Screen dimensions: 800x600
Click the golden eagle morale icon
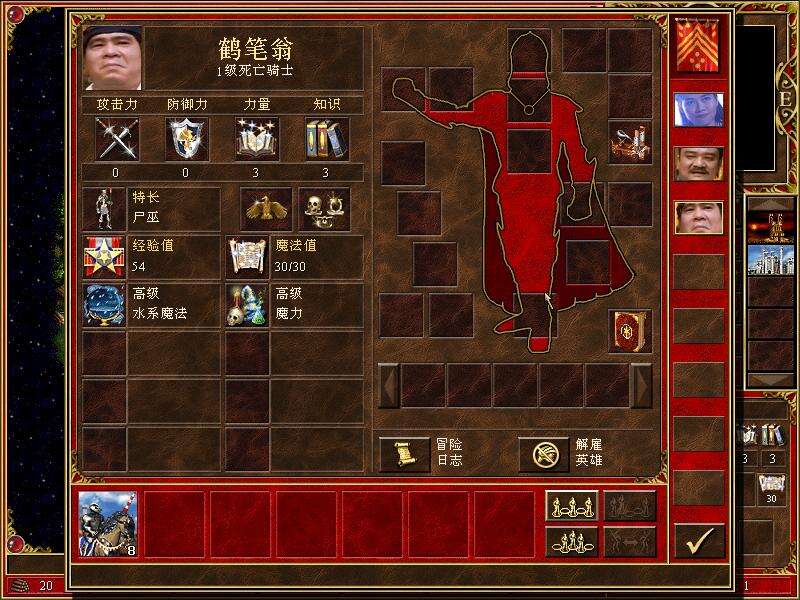(265, 209)
